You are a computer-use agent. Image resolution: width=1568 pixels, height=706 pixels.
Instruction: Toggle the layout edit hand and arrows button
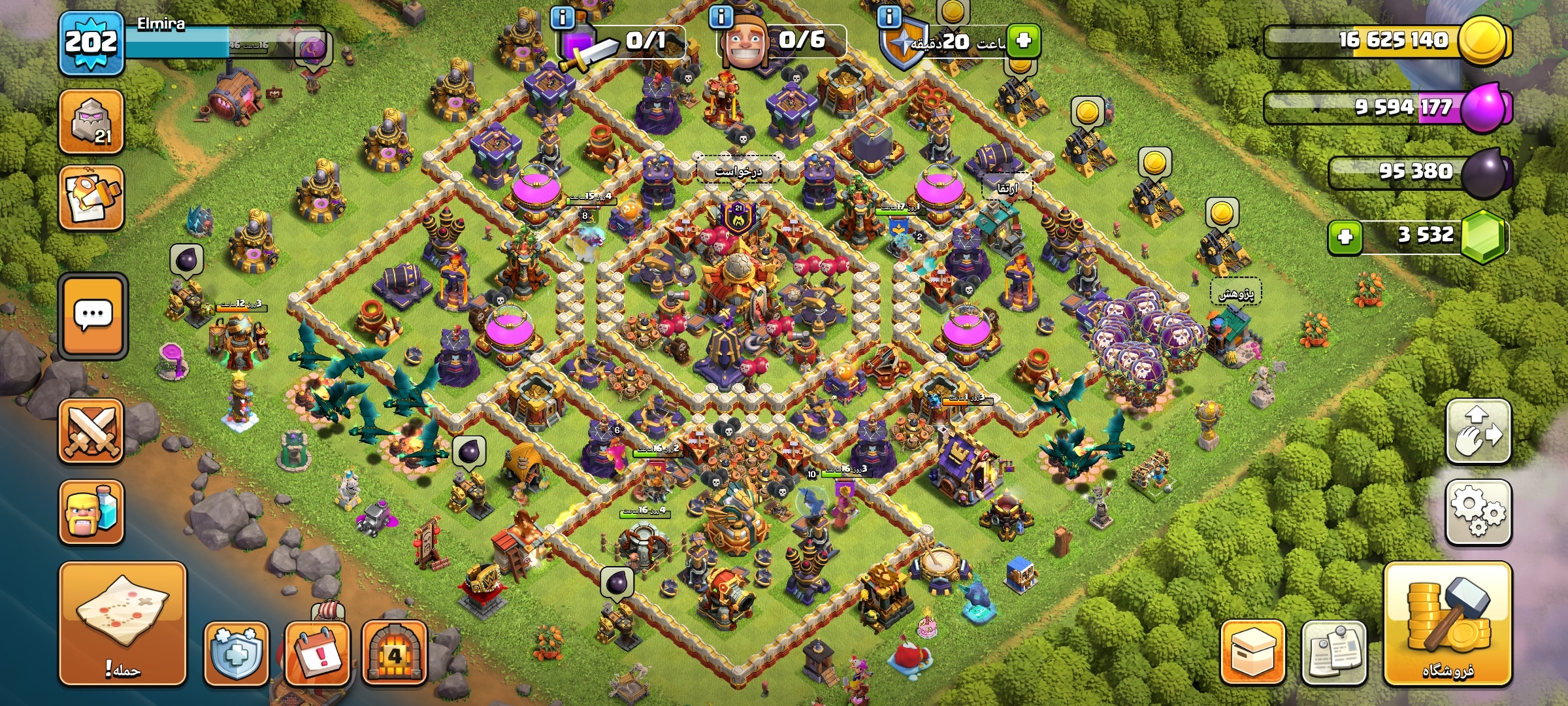[x=1478, y=431]
